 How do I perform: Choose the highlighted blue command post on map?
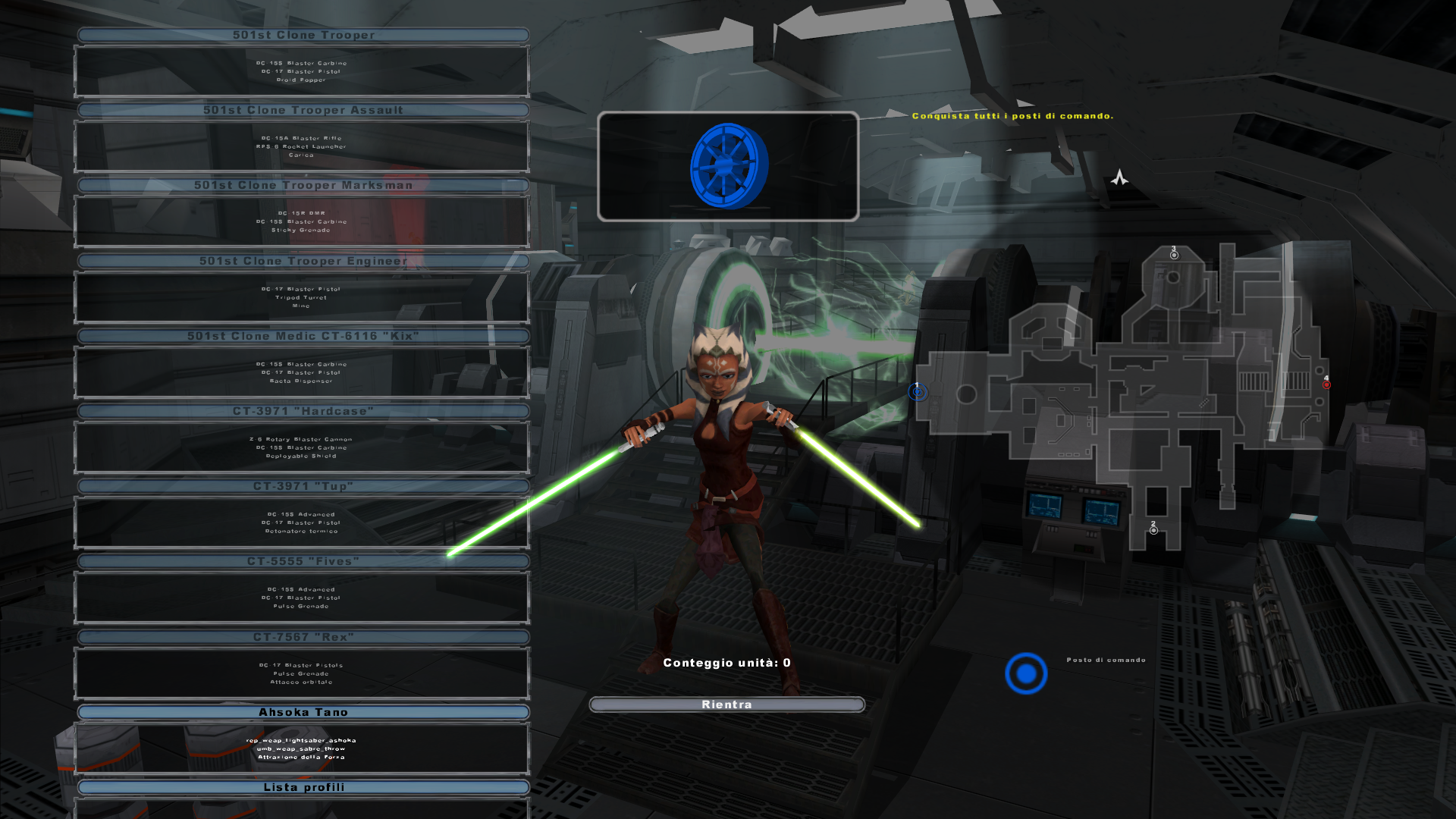918,392
